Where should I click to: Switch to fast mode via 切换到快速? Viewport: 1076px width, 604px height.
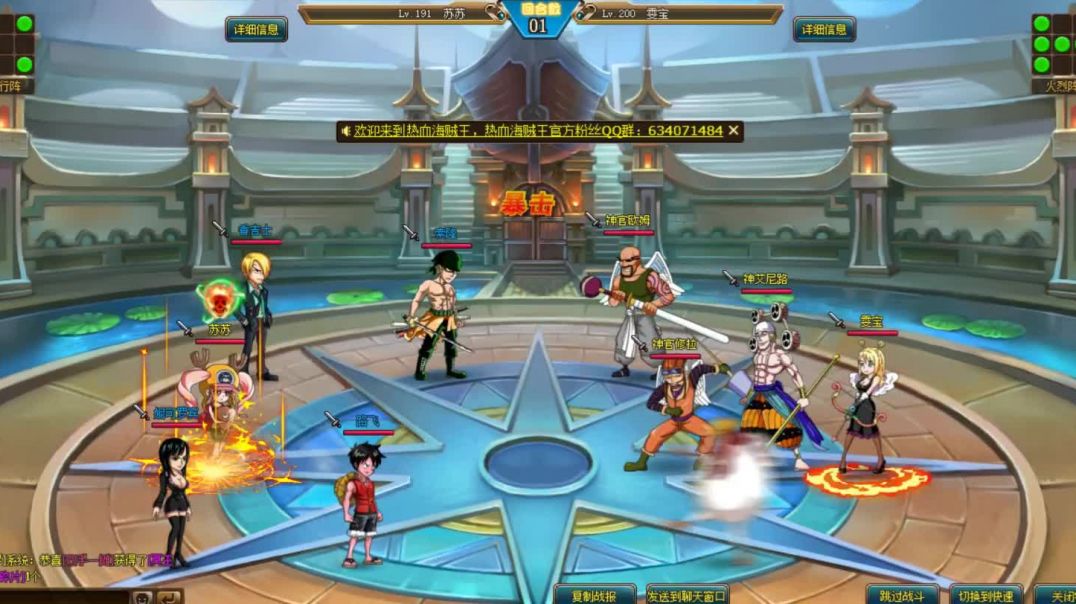coord(985,595)
